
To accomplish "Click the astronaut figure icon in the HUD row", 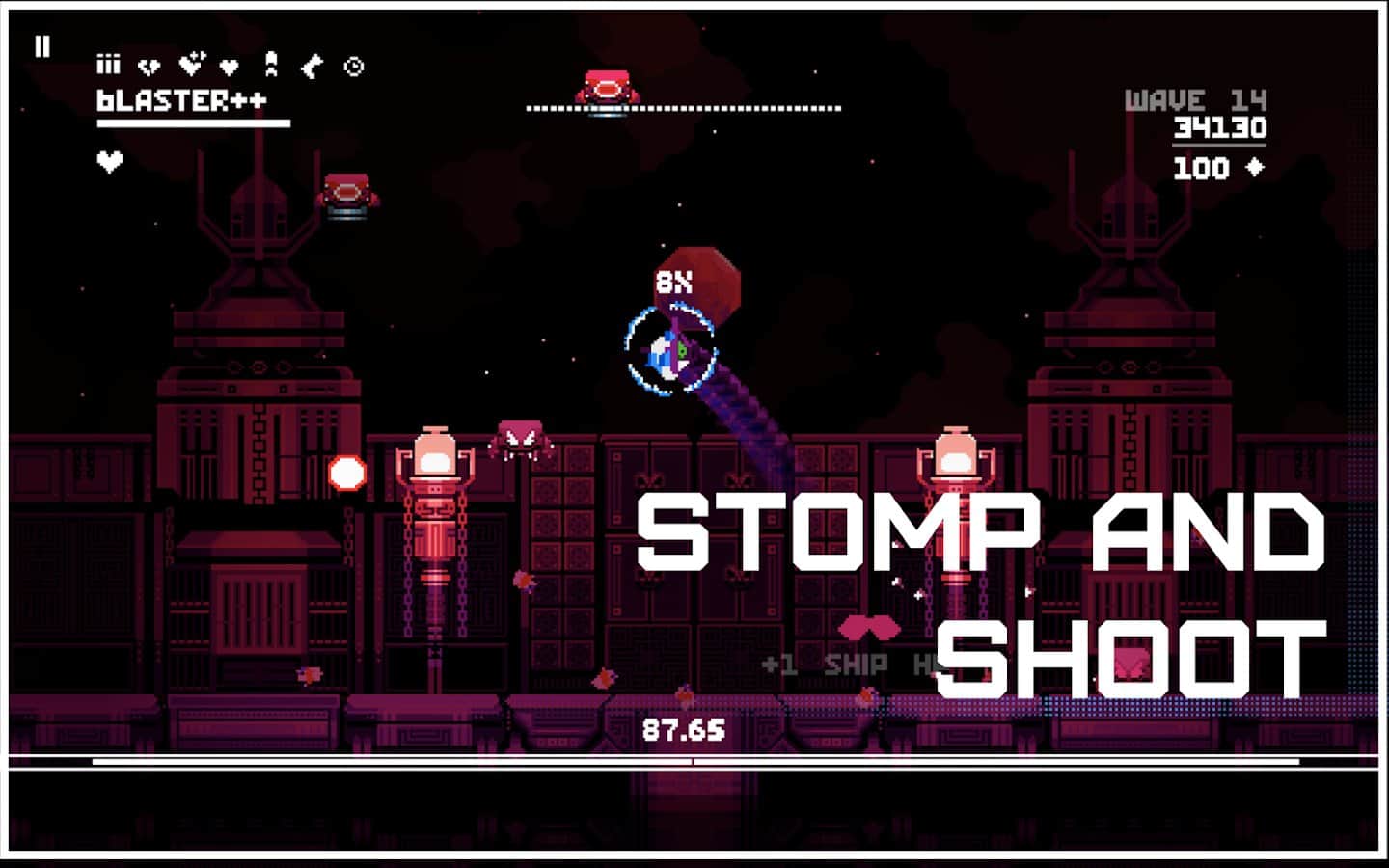I will click(x=269, y=64).
